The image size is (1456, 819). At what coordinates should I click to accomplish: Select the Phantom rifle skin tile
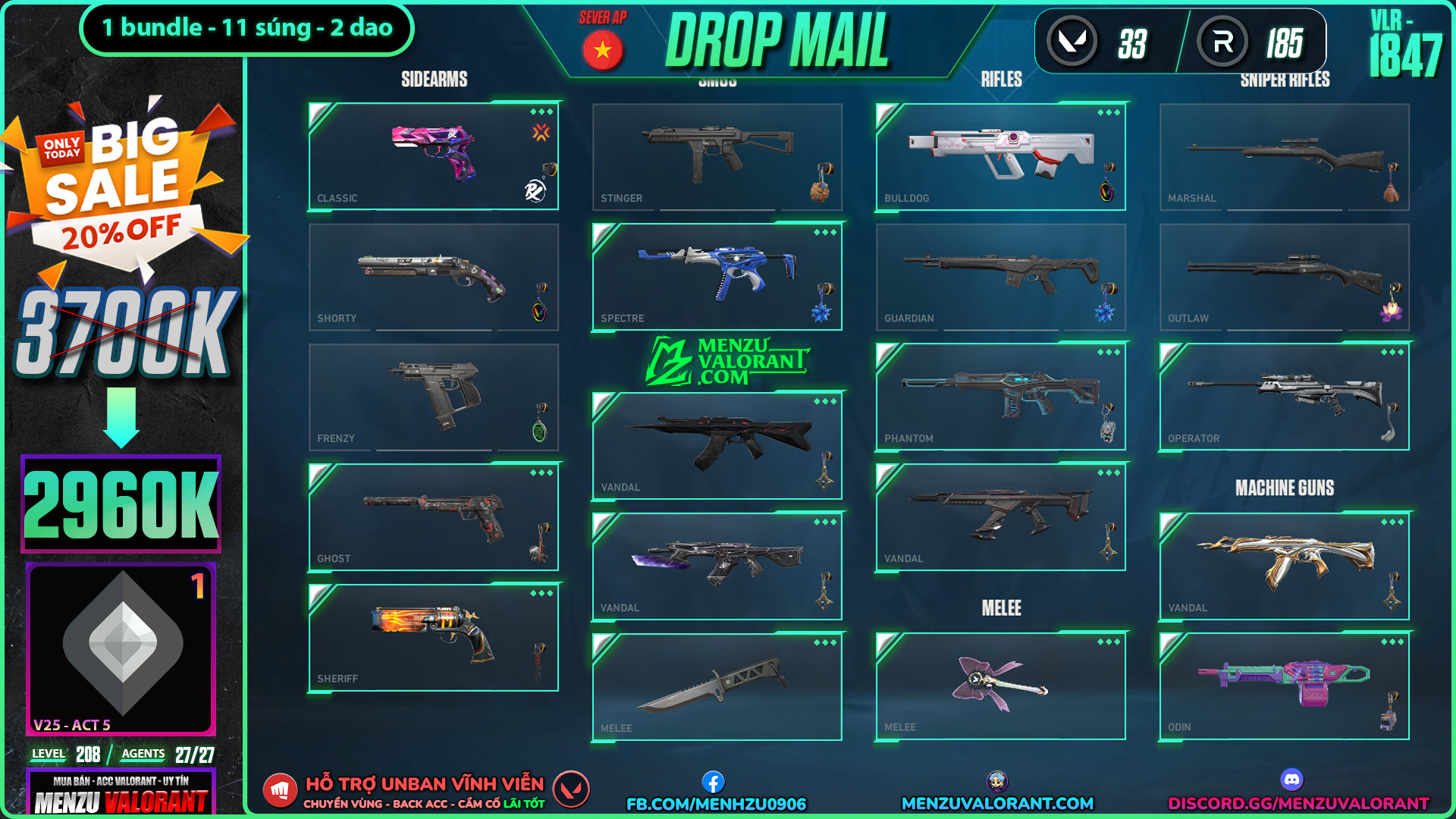click(x=1000, y=397)
